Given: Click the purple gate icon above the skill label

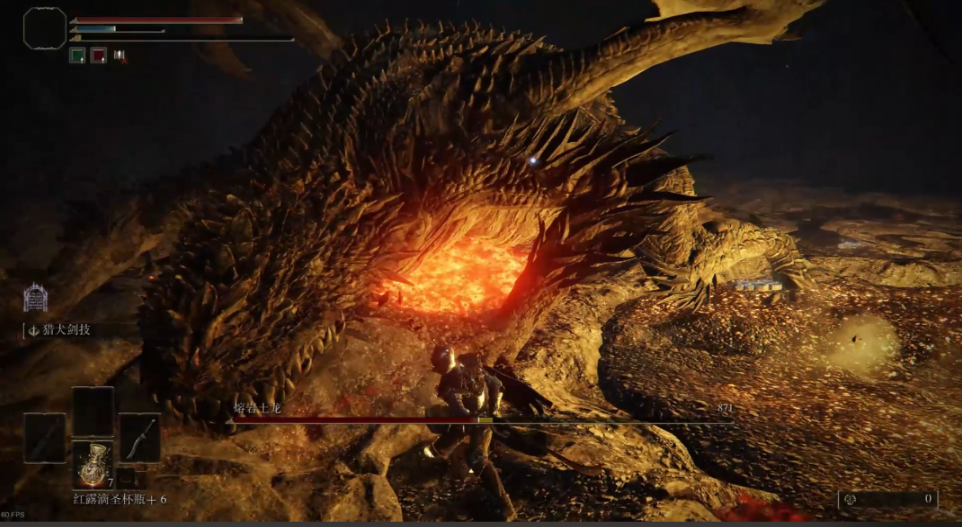Looking at the screenshot, I should point(37,298).
